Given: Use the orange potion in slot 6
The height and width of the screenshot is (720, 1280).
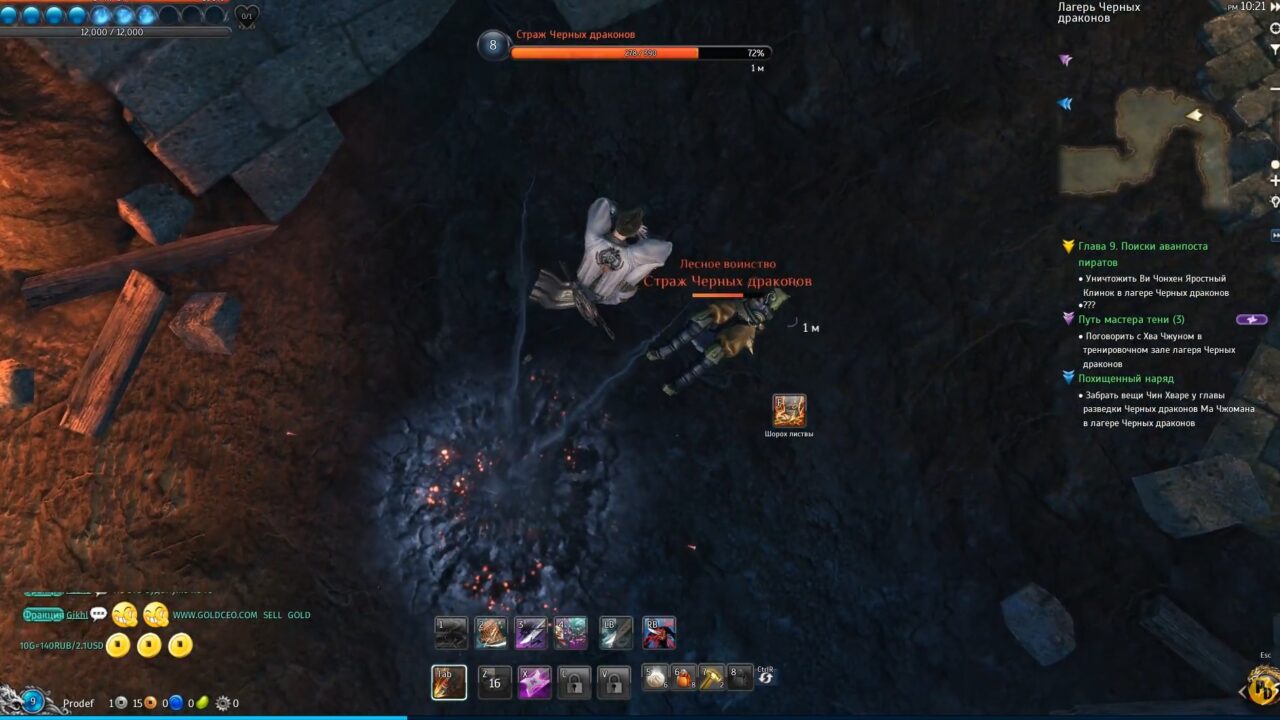Looking at the screenshot, I should 684,678.
